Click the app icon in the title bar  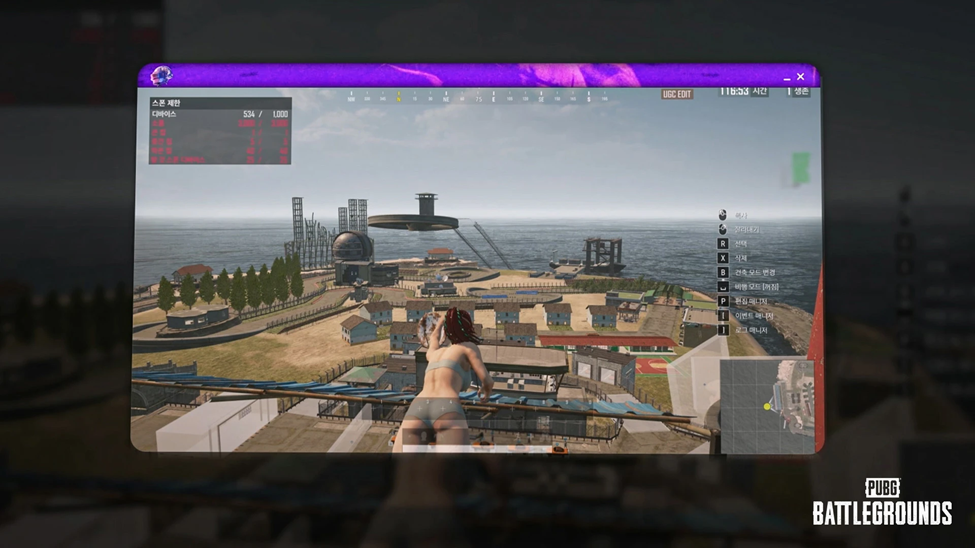point(160,76)
